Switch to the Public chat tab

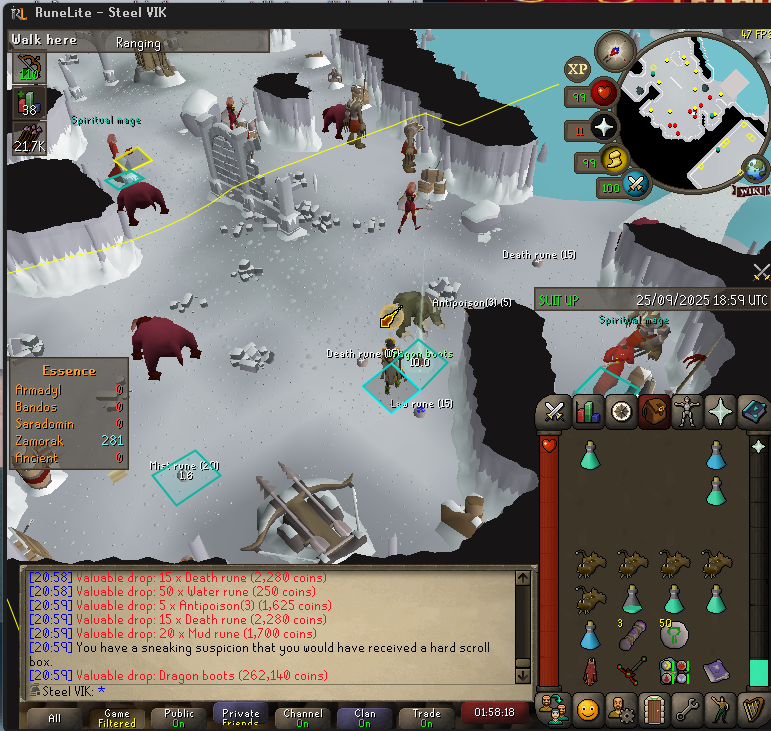pos(179,717)
